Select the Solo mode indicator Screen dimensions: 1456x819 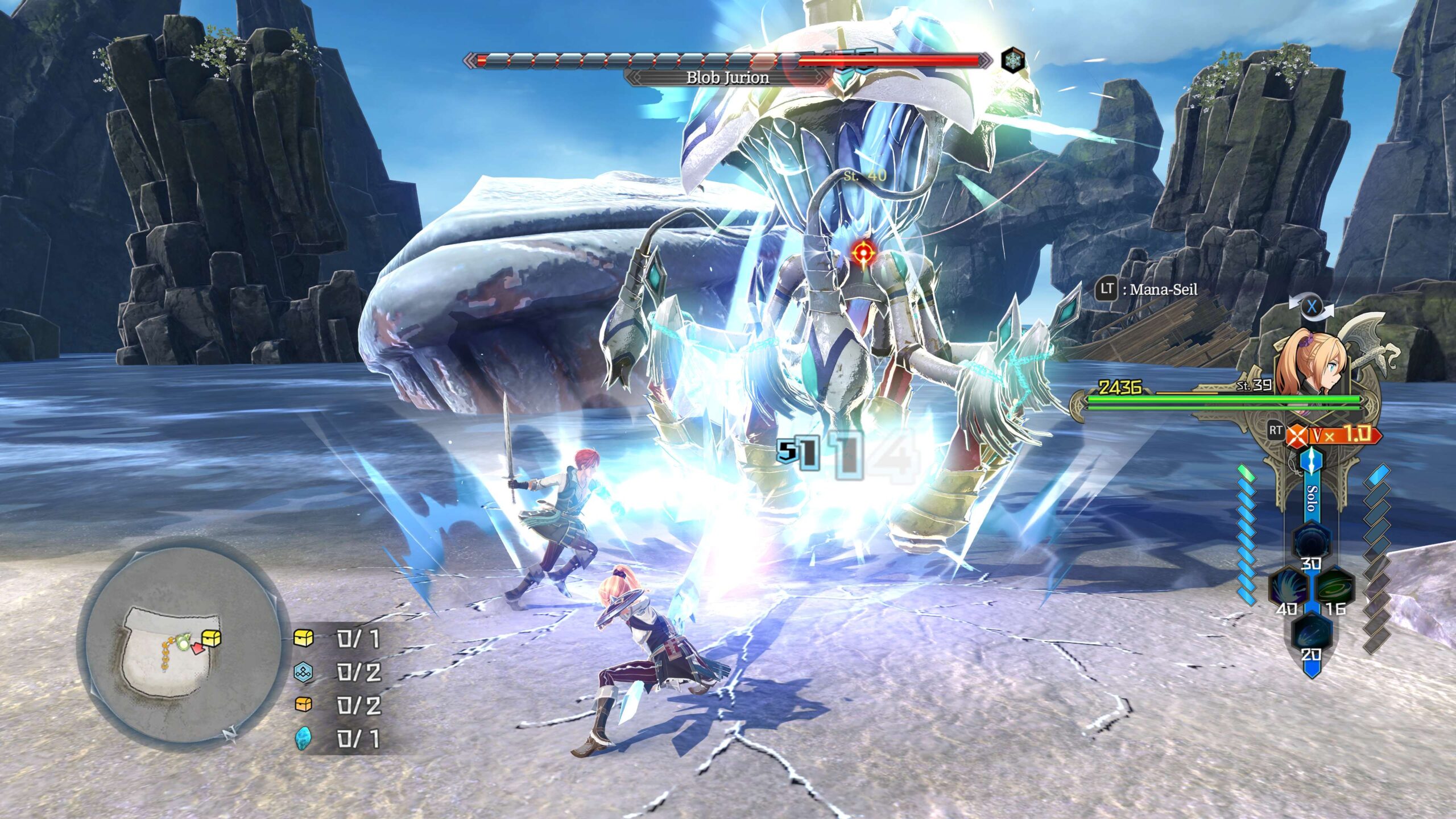click(1312, 498)
